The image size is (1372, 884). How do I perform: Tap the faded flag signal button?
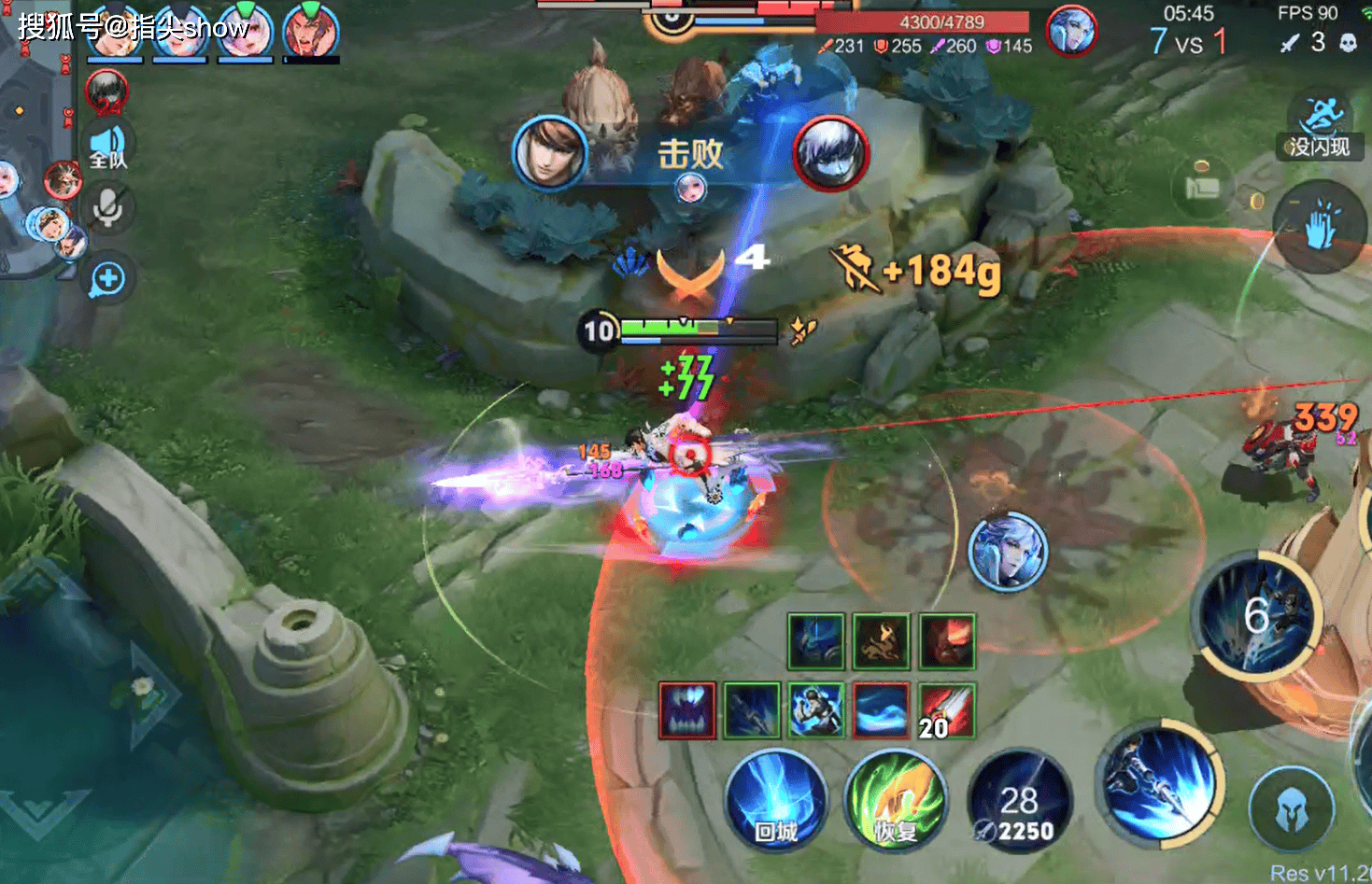pyautogui.click(x=1202, y=187)
